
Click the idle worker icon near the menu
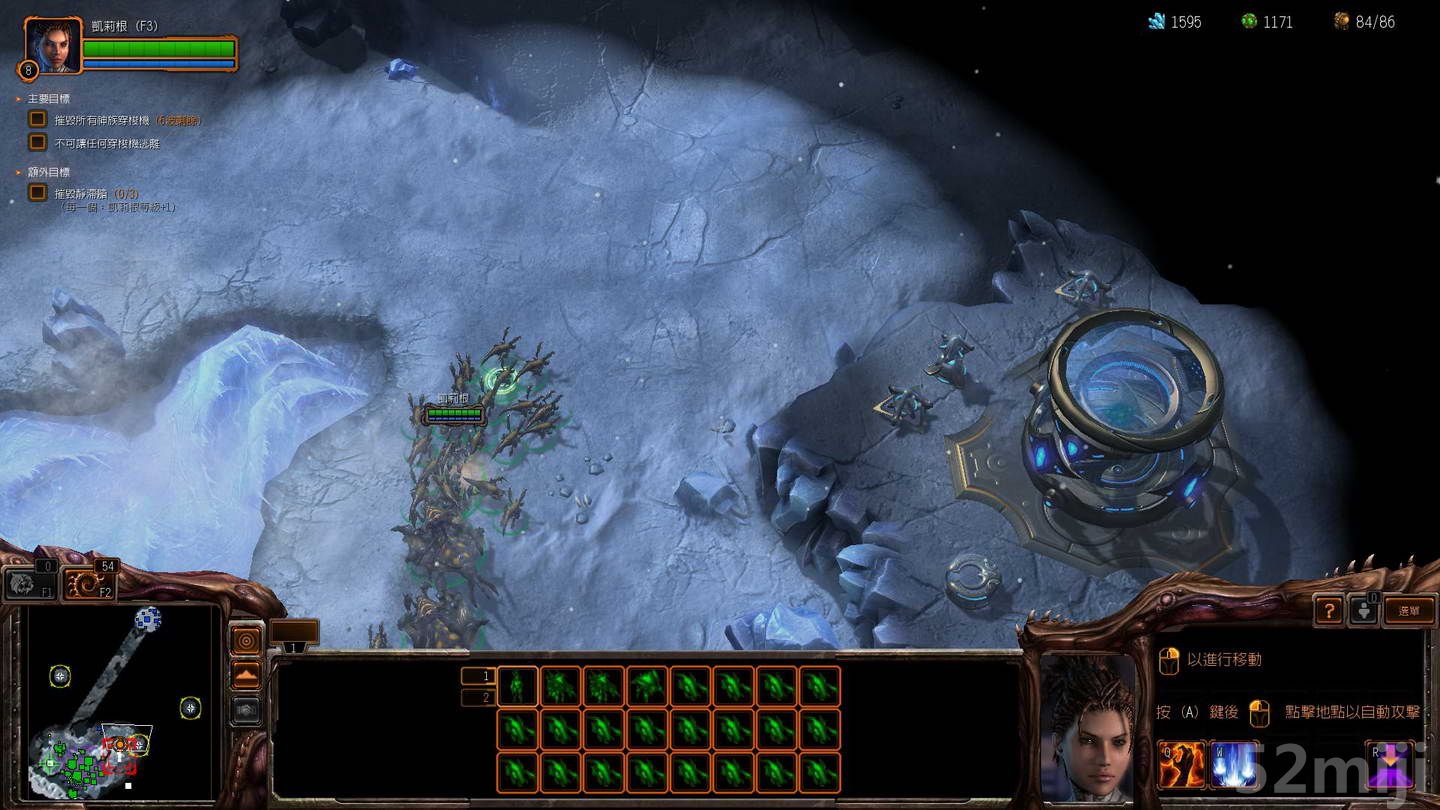(x=1364, y=610)
